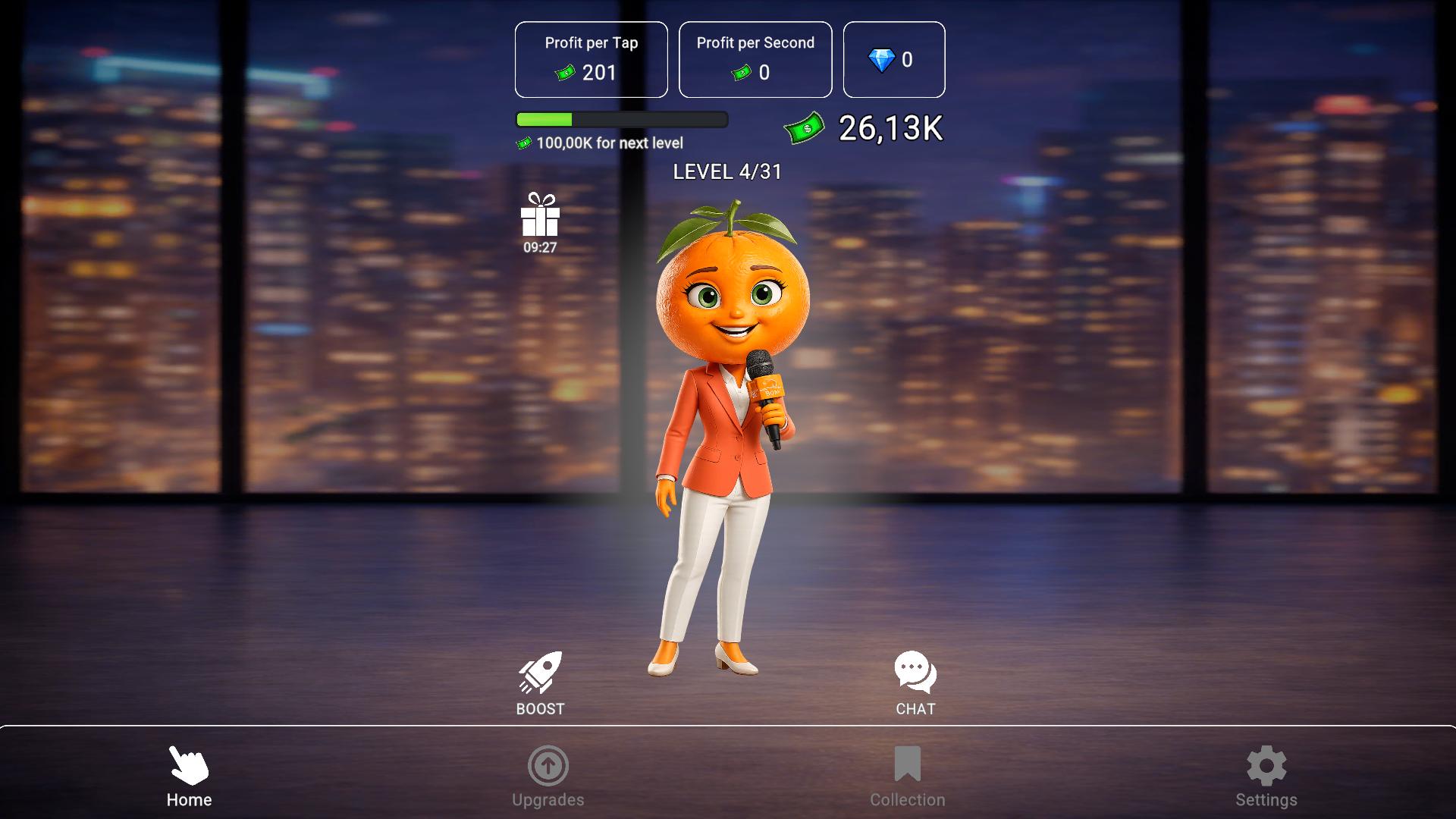The height and width of the screenshot is (819, 1456).
Task: Check the 09:27 gift countdown timer
Action: pos(538,246)
